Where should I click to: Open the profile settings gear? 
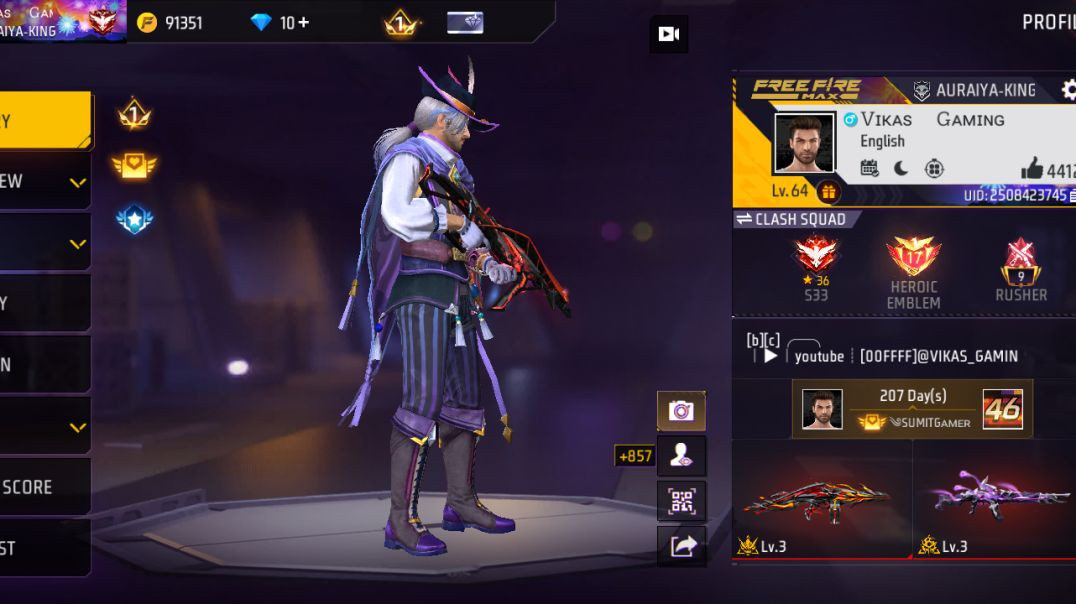coord(1067,90)
